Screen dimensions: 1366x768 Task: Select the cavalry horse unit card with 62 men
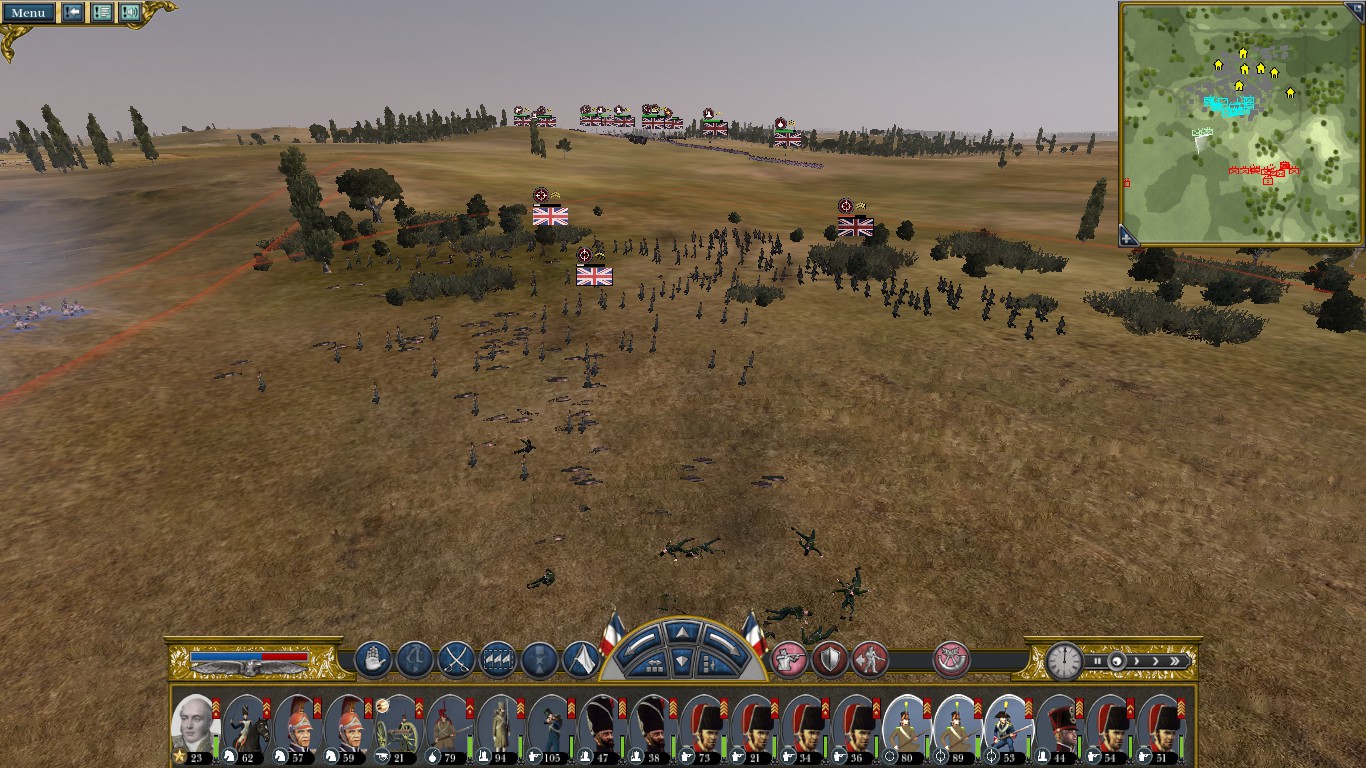[x=245, y=728]
